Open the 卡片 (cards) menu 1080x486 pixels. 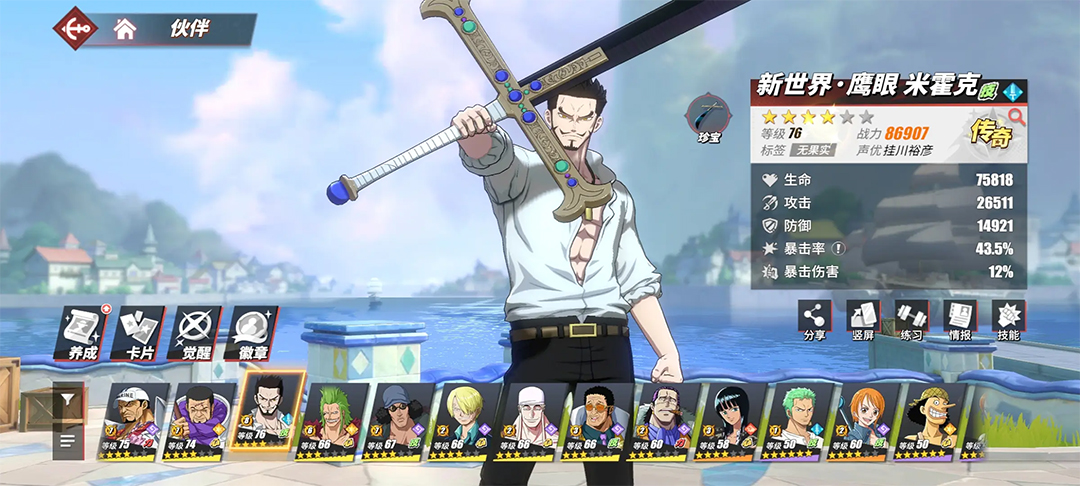click(x=138, y=334)
